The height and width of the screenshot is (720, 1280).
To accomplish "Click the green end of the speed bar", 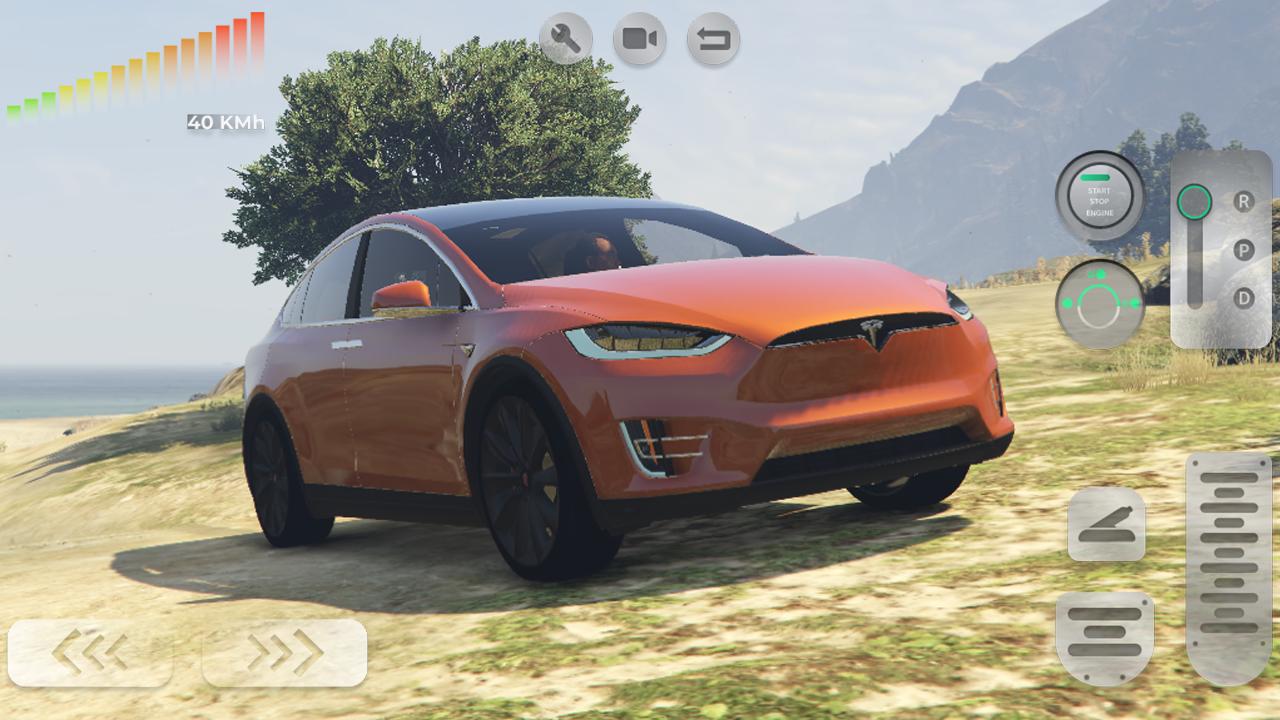I will 15,108.
